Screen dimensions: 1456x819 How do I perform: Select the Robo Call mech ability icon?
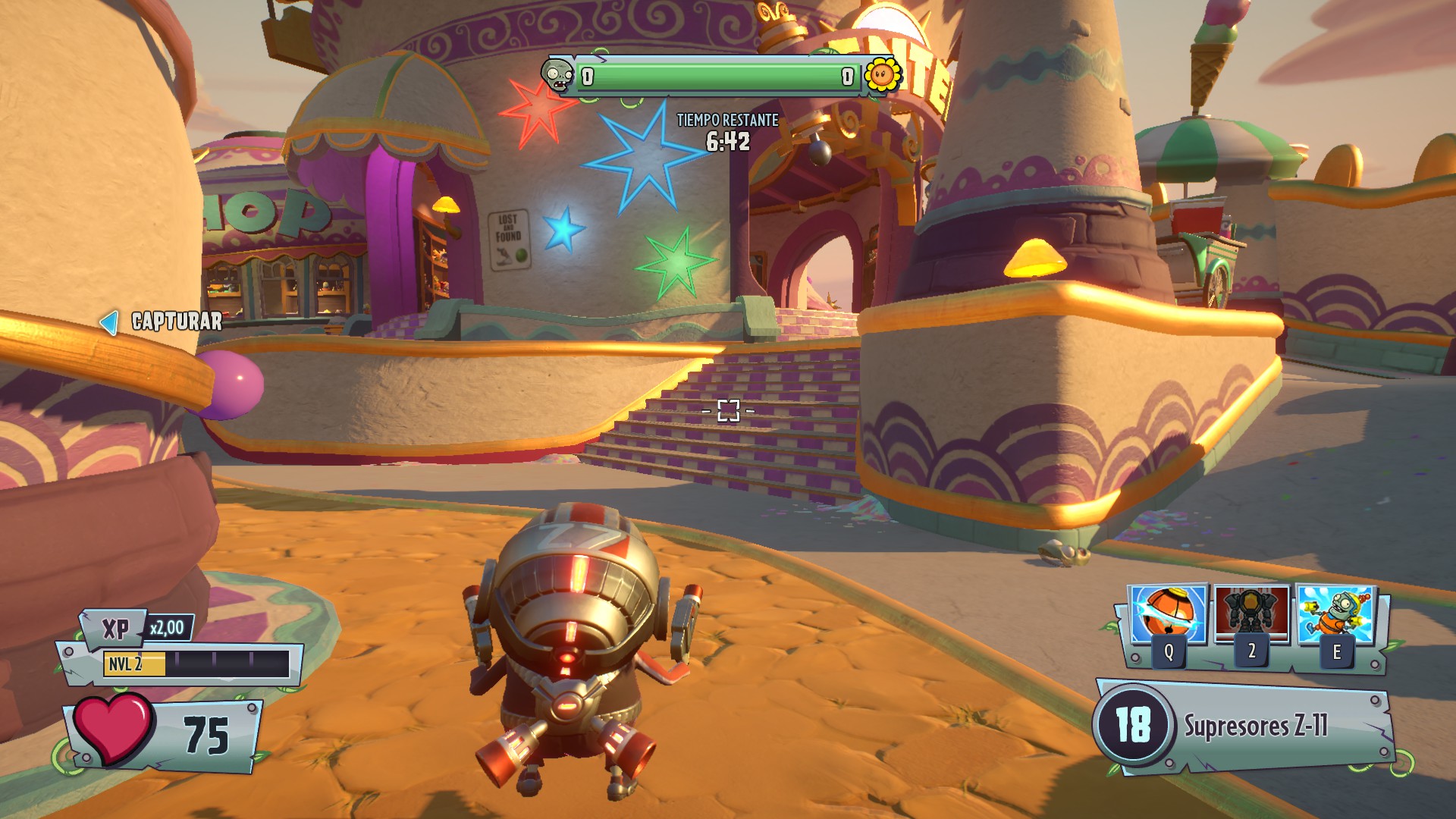click(x=1251, y=614)
